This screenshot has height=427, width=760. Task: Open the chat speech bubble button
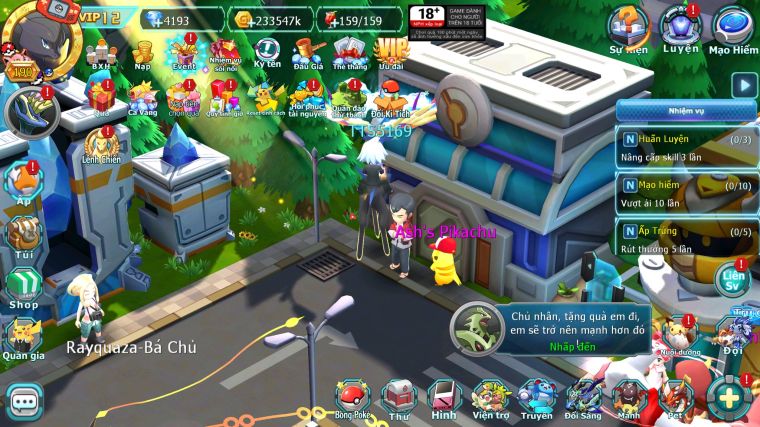coord(24,400)
